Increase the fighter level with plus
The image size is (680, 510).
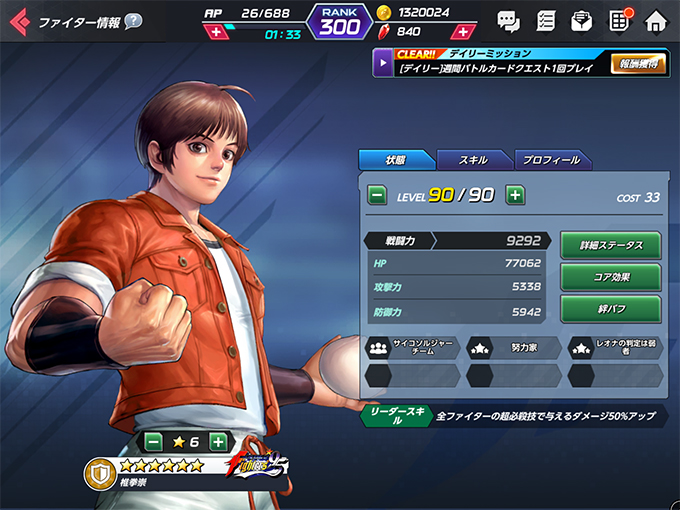[x=515, y=195]
